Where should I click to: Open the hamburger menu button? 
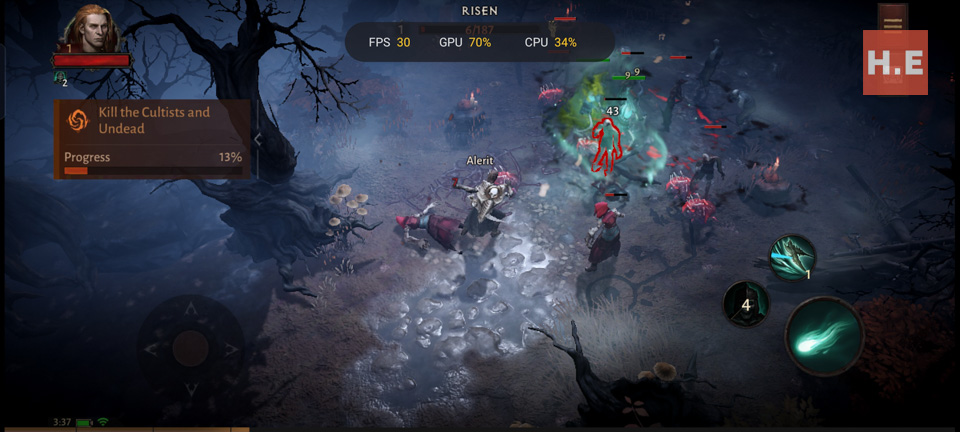pyautogui.click(x=892, y=21)
